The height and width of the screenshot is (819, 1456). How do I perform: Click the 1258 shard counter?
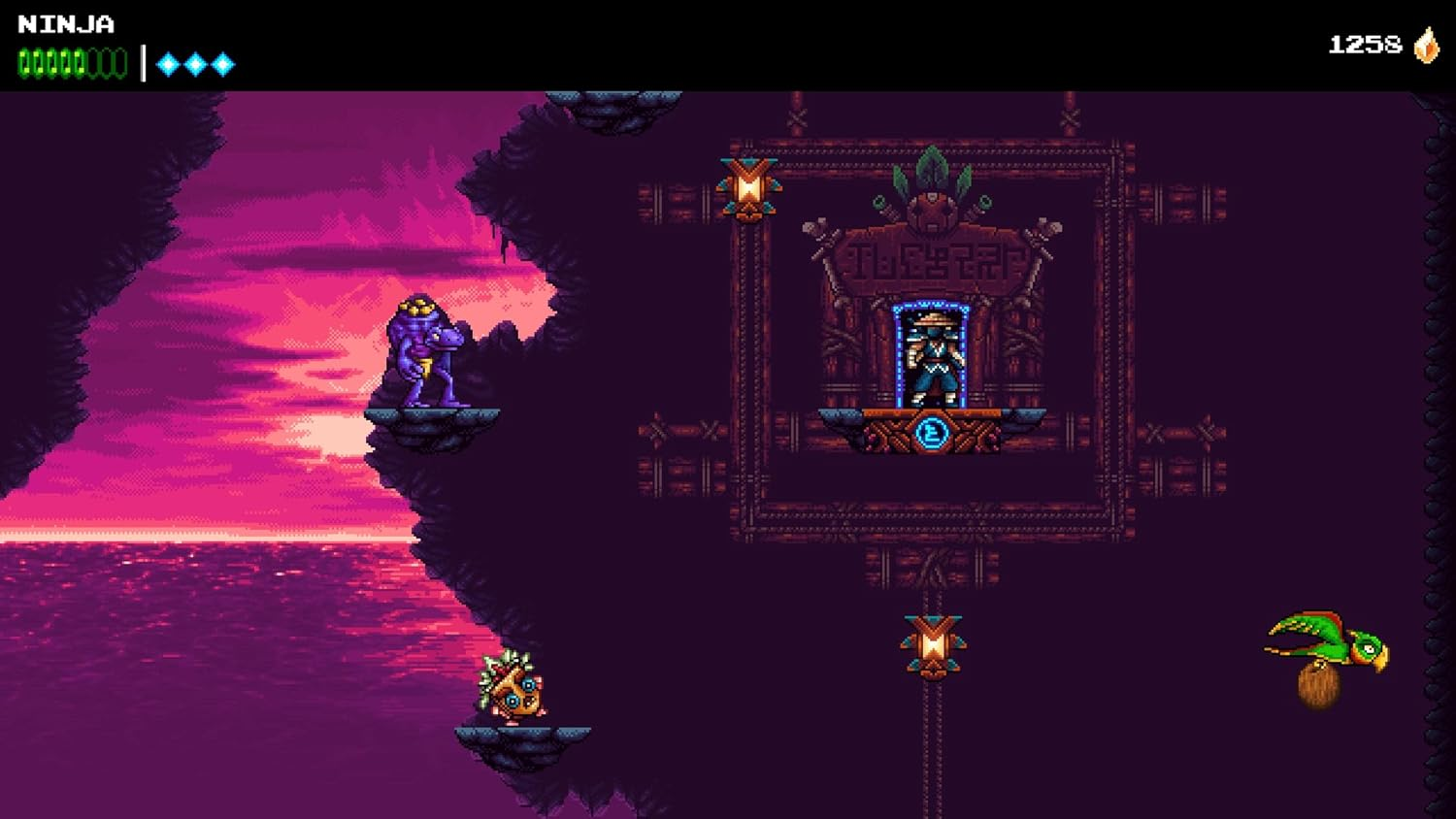pos(1367,43)
